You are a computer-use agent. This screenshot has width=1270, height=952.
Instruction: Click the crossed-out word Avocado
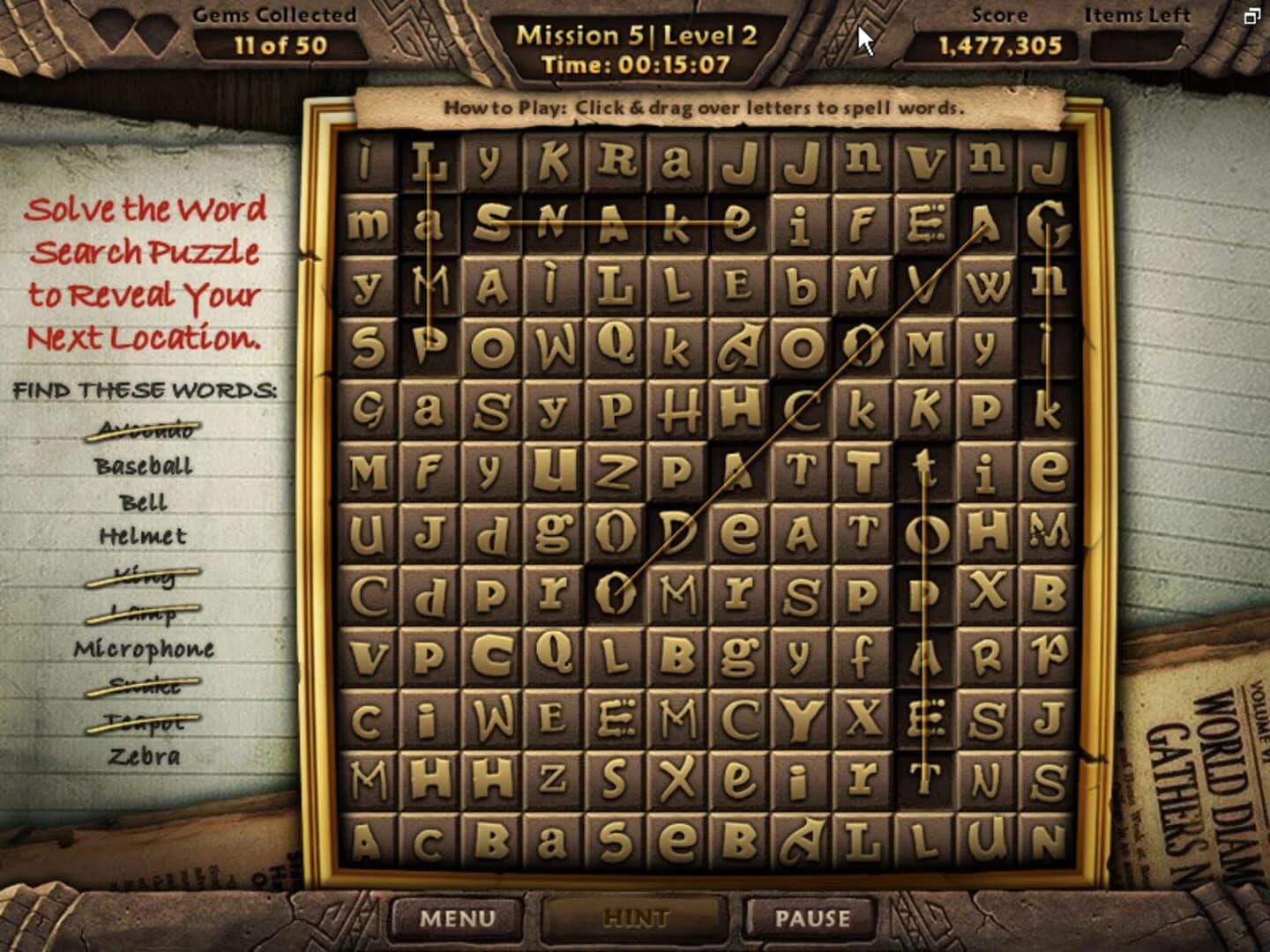(146, 430)
